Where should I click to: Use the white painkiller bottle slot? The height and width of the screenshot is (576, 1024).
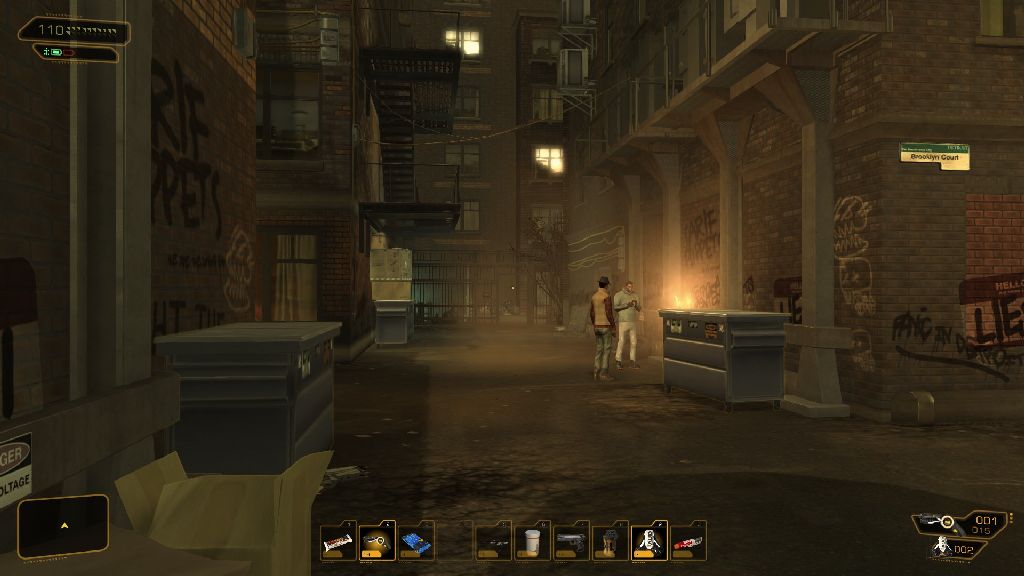pyautogui.click(x=533, y=542)
